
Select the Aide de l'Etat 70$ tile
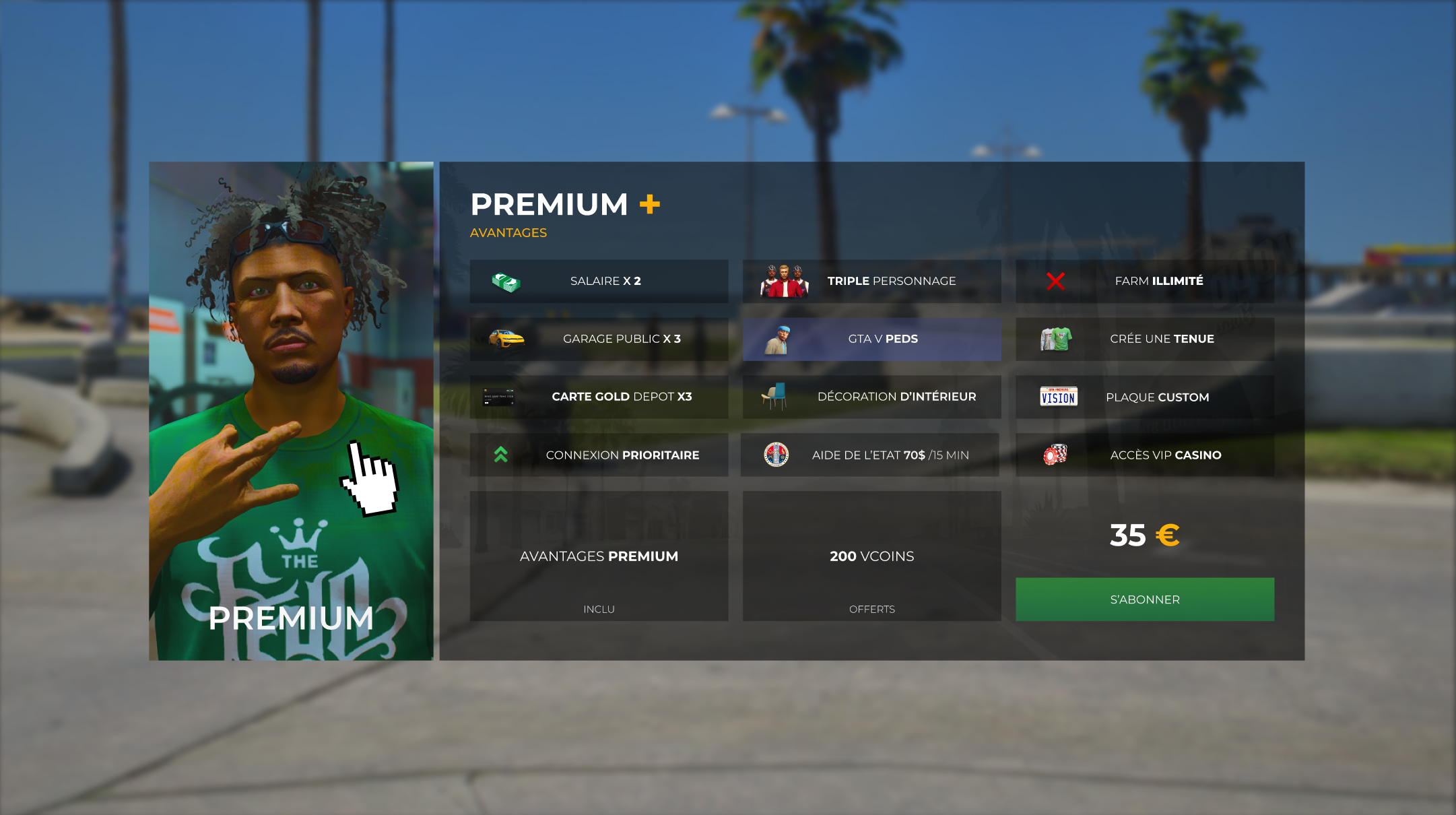point(870,455)
